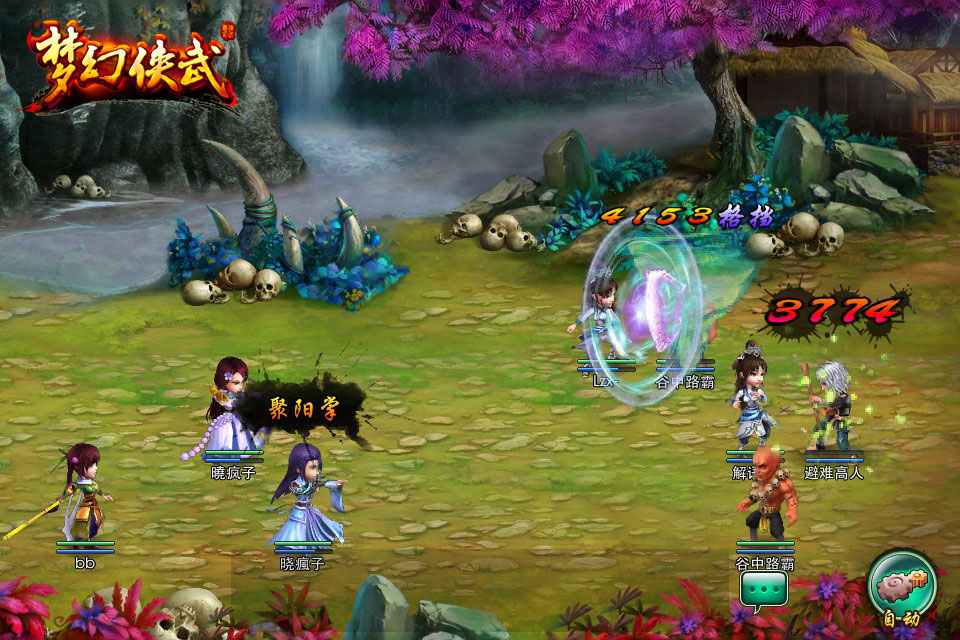Toggle the 自动 auto-battle button
Screen dimensions: 960x640
(902, 589)
